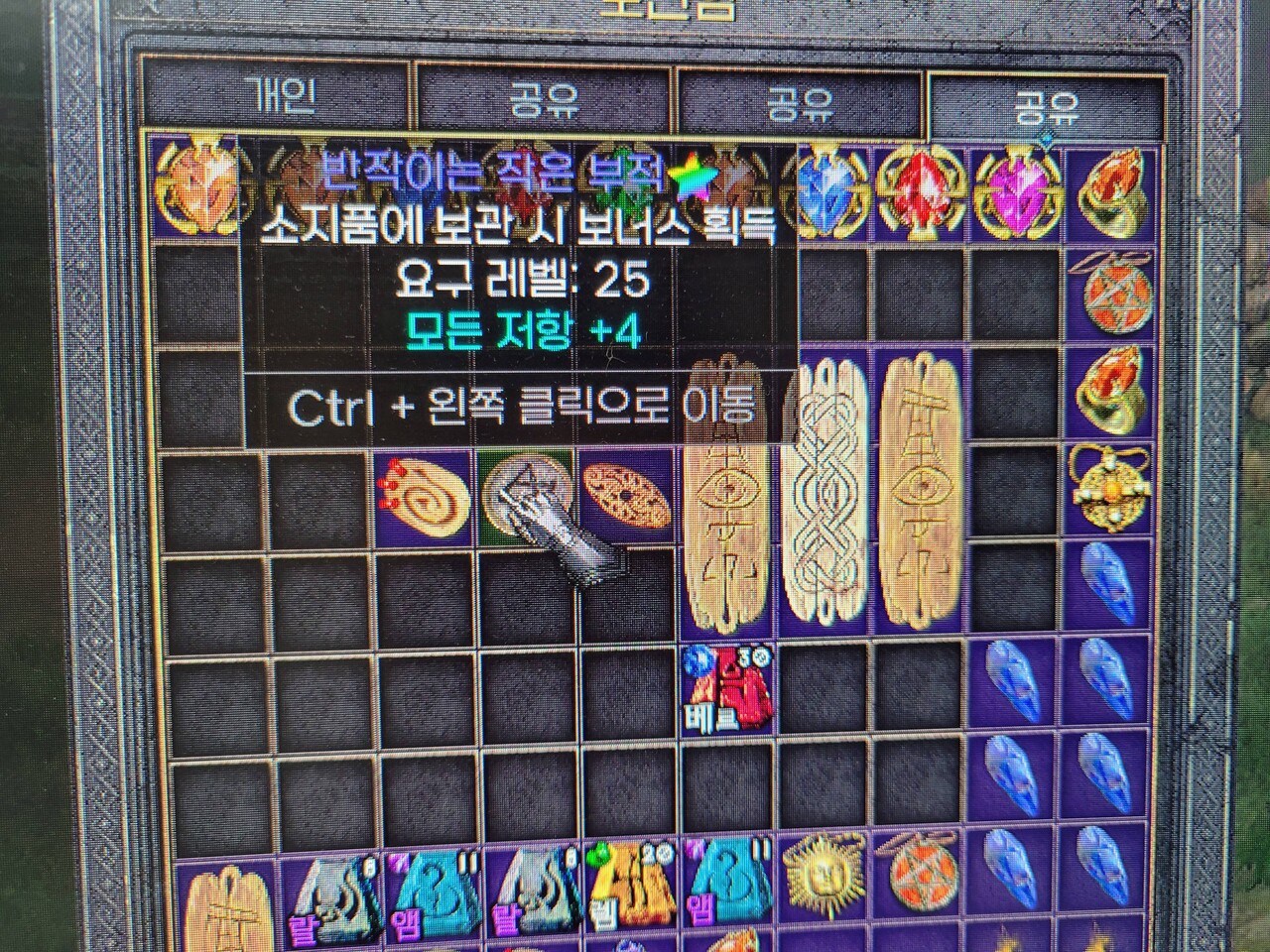The image size is (1270, 952).
Task: Click the gold ring with red gem top right
Action: (x=1113, y=188)
